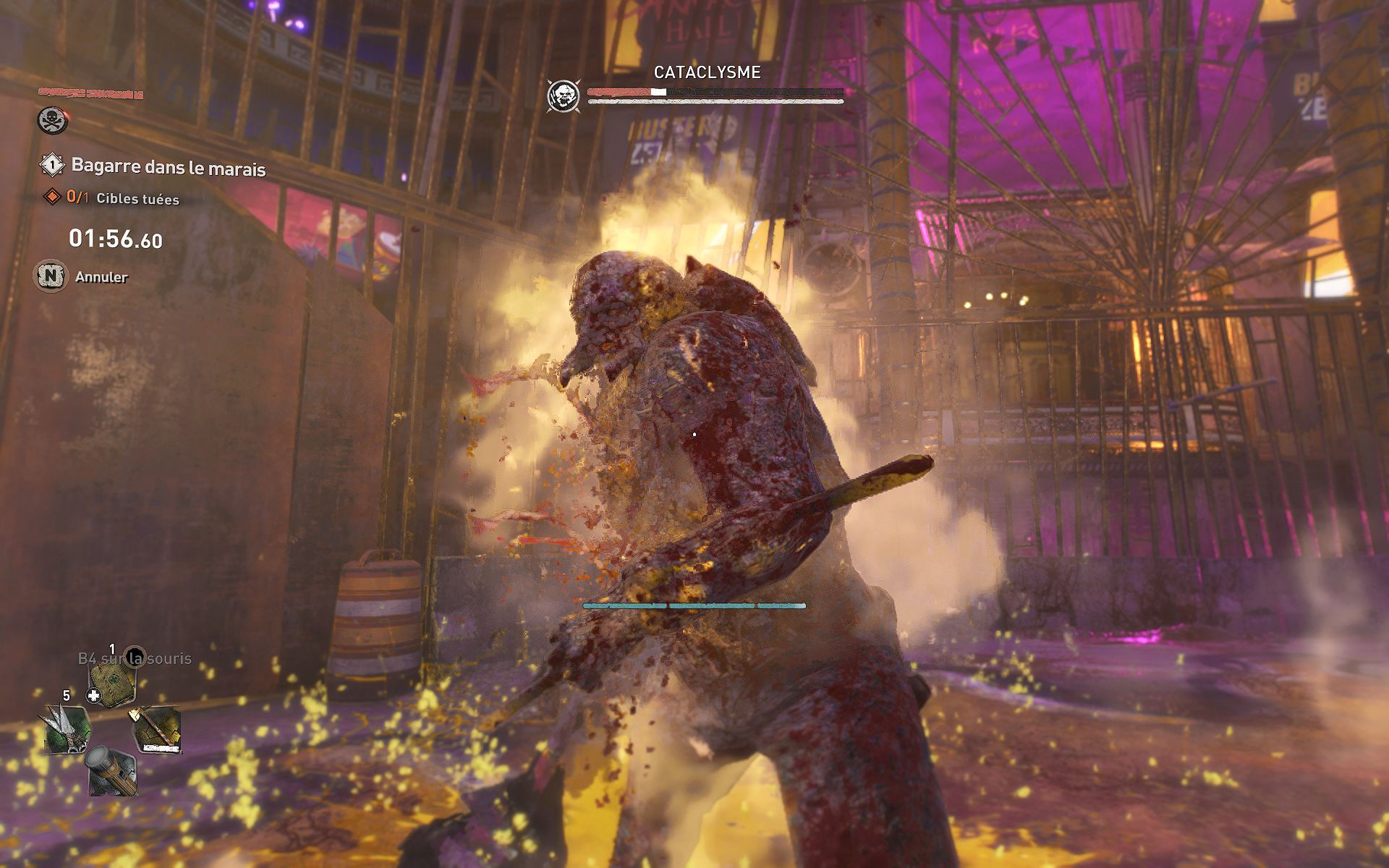Select the flashlight slot
The width and height of the screenshot is (1389, 868).
pyautogui.click(x=111, y=771)
